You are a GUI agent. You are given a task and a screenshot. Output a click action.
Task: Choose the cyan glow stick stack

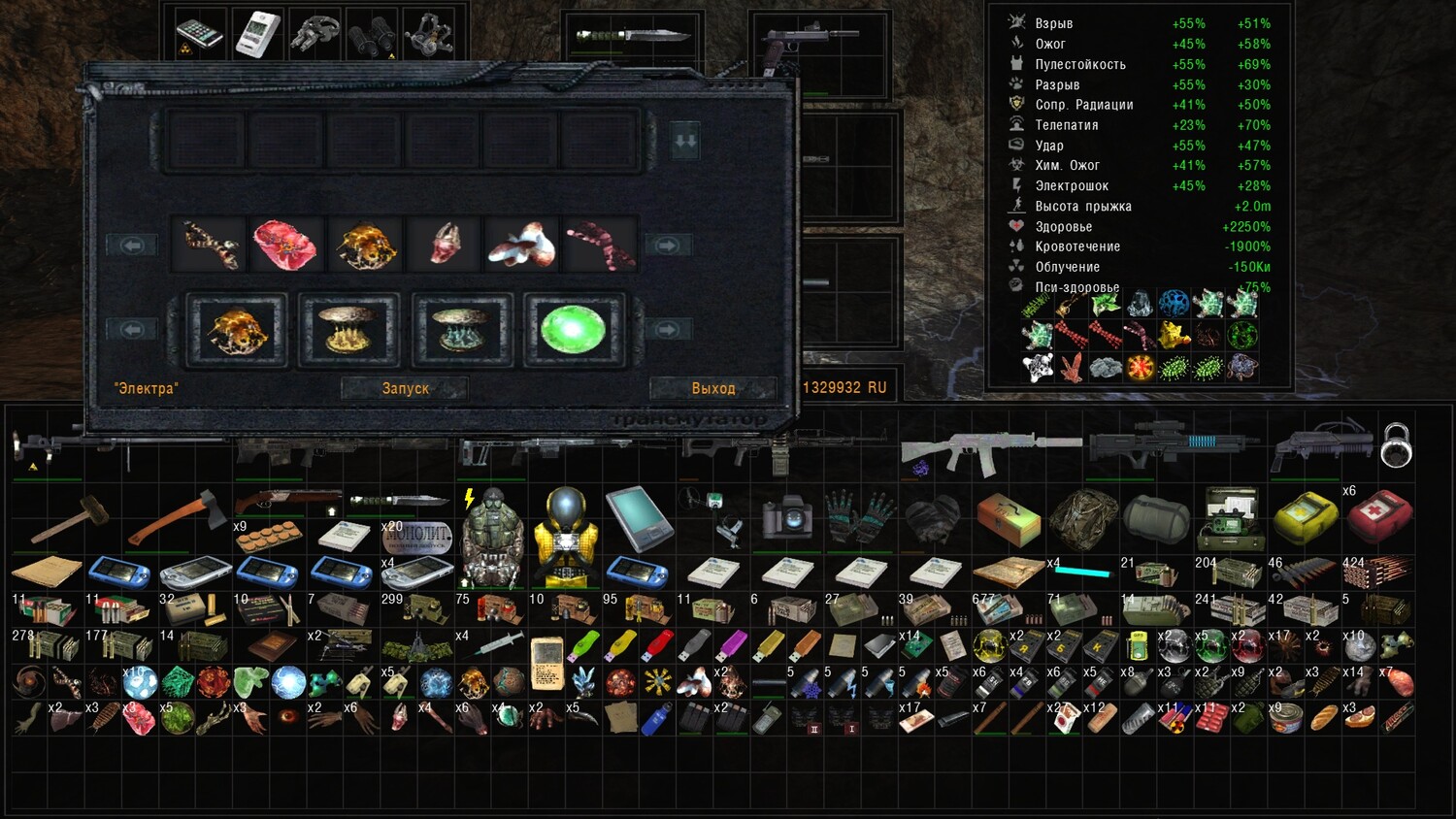tap(1082, 572)
